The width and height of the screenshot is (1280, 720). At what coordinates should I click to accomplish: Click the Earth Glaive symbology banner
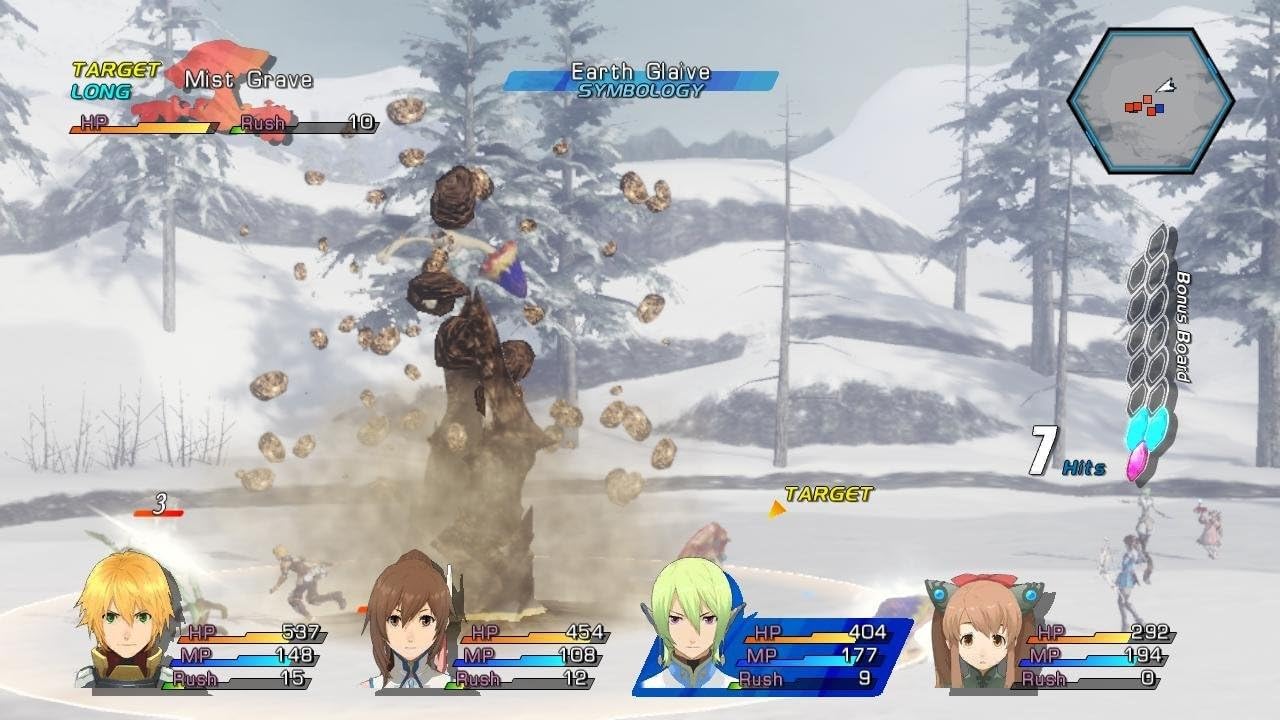(x=640, y=80)
